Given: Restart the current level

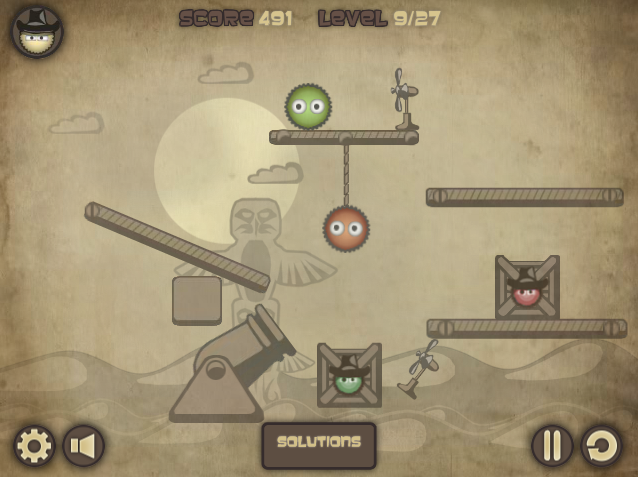Looking at the screenshot, I should [x=602, y=446].
